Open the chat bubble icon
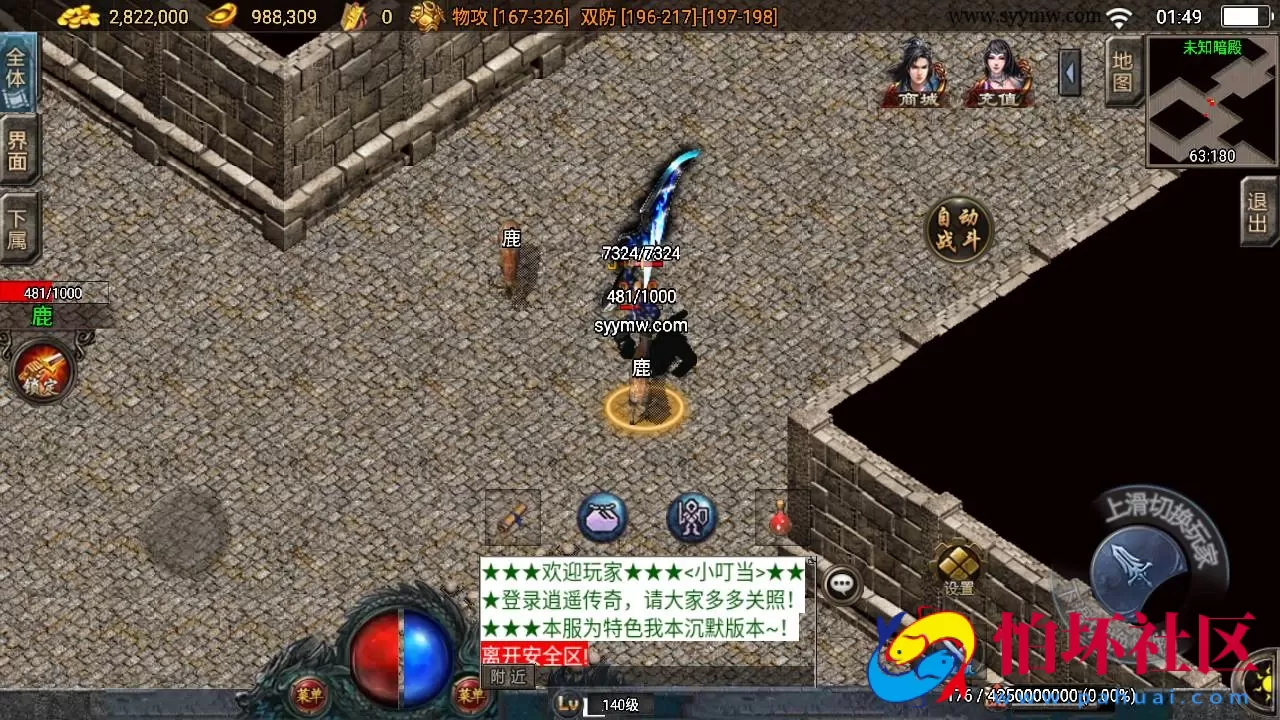This screenshot has width=1280, height=720. [x=843, y=584]
